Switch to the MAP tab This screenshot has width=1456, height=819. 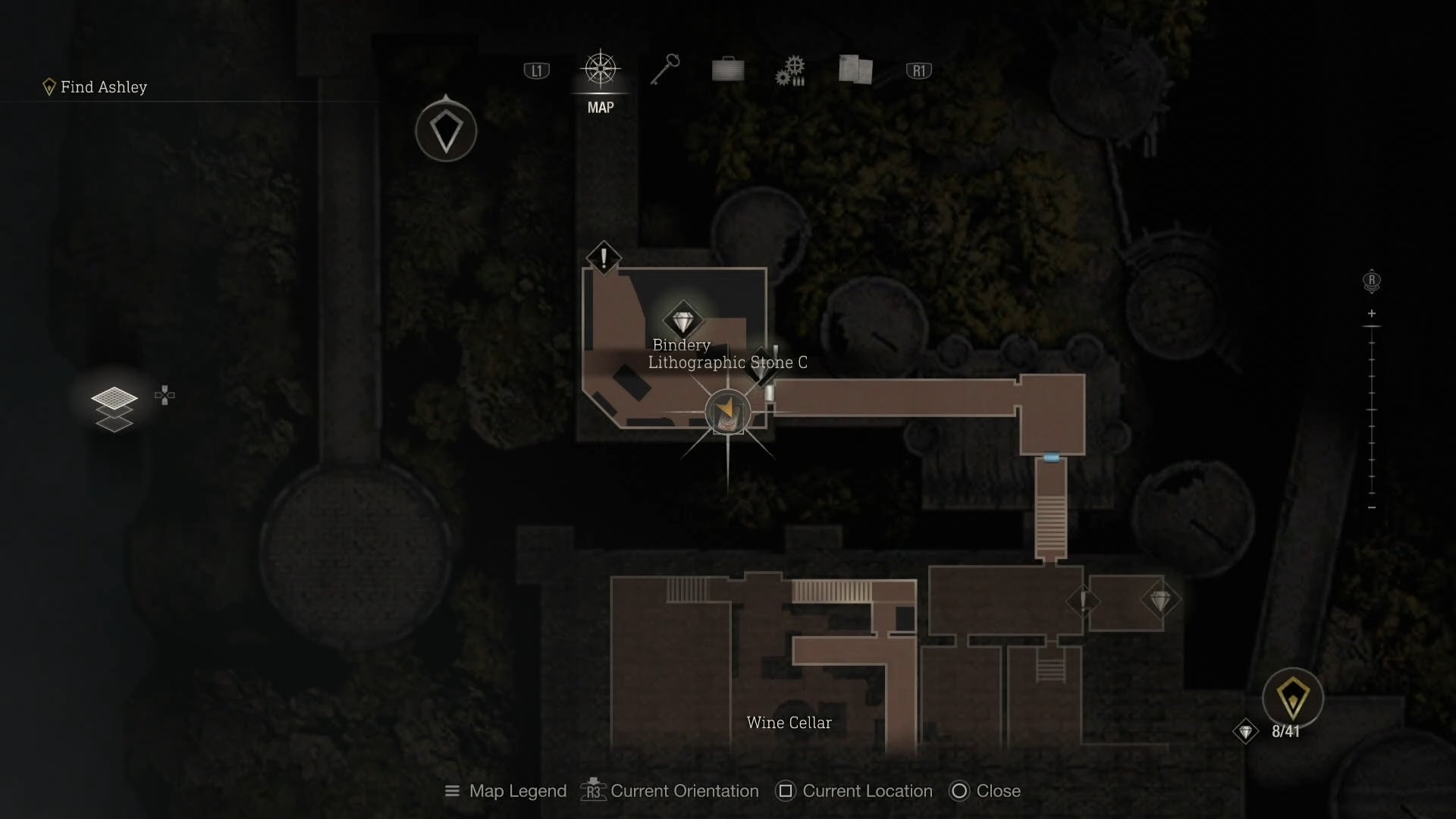pyautogui.click(x=600, y=71)
